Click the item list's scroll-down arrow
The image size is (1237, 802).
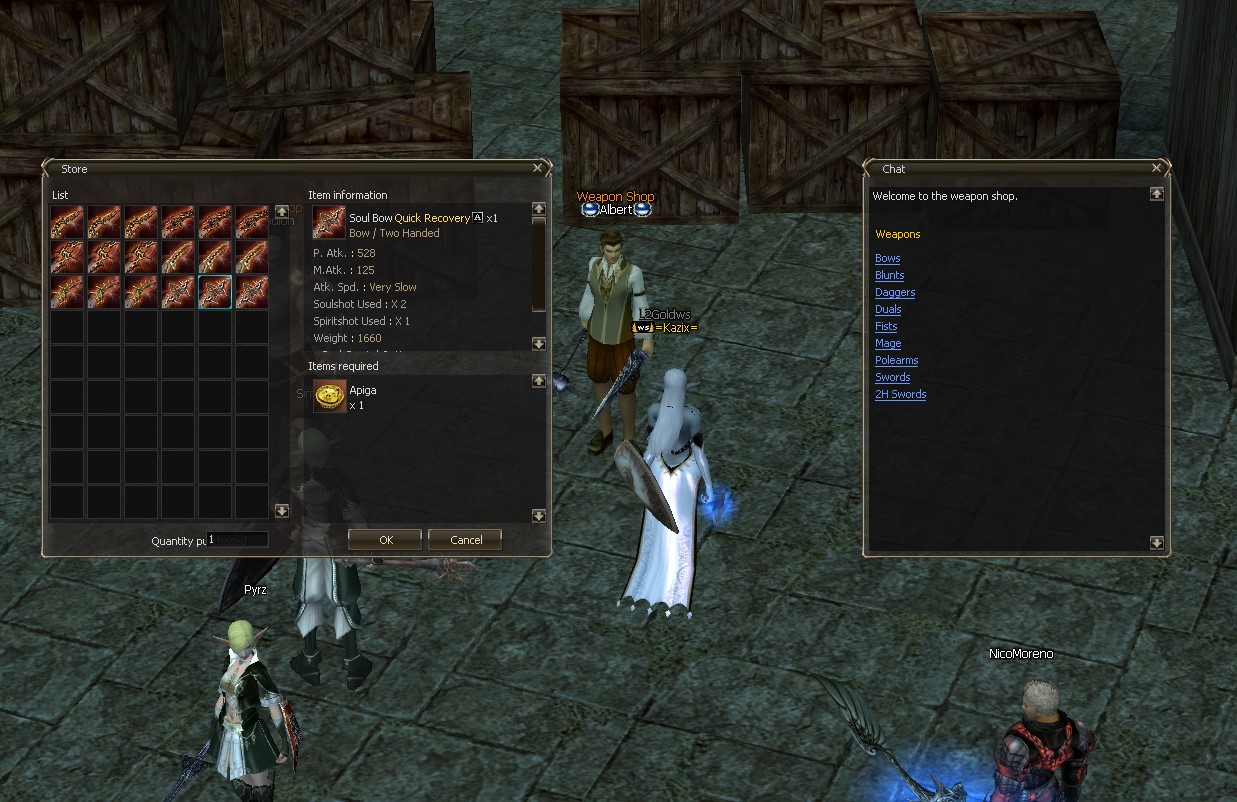(282, 511)
